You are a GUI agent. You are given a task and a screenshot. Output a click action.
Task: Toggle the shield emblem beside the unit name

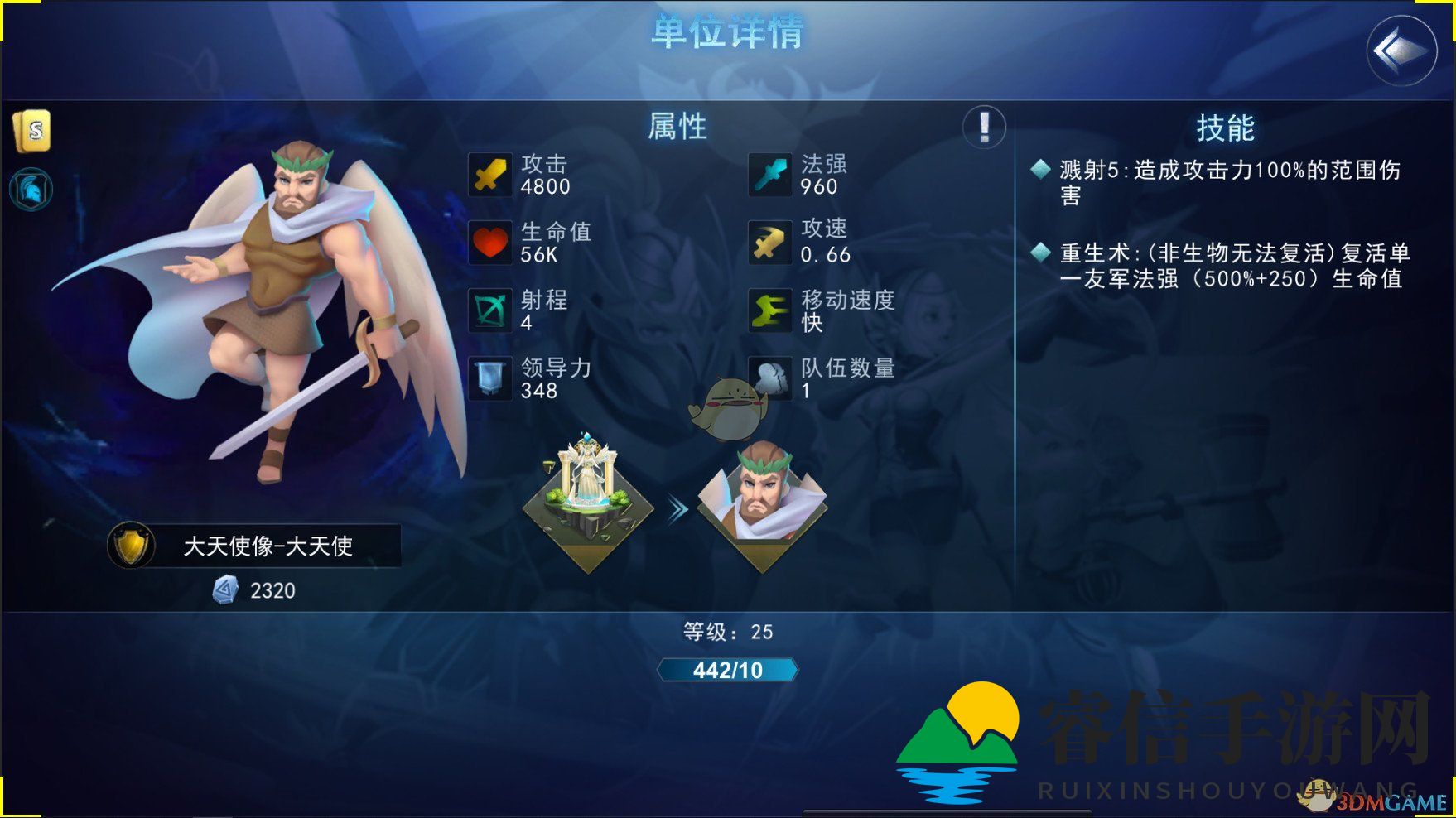point(130,546)
